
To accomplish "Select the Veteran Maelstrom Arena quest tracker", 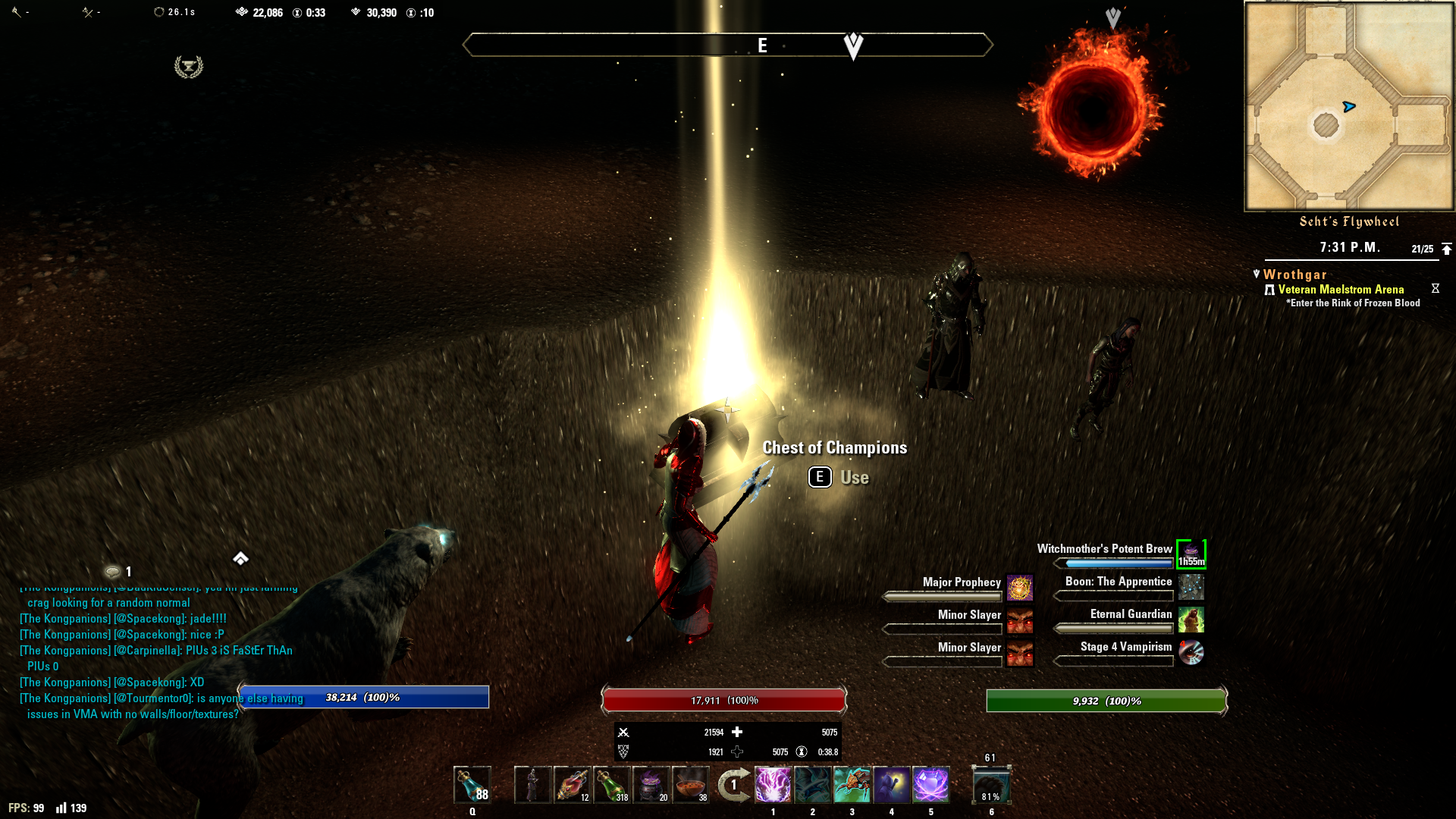I will coord(1341,290).
